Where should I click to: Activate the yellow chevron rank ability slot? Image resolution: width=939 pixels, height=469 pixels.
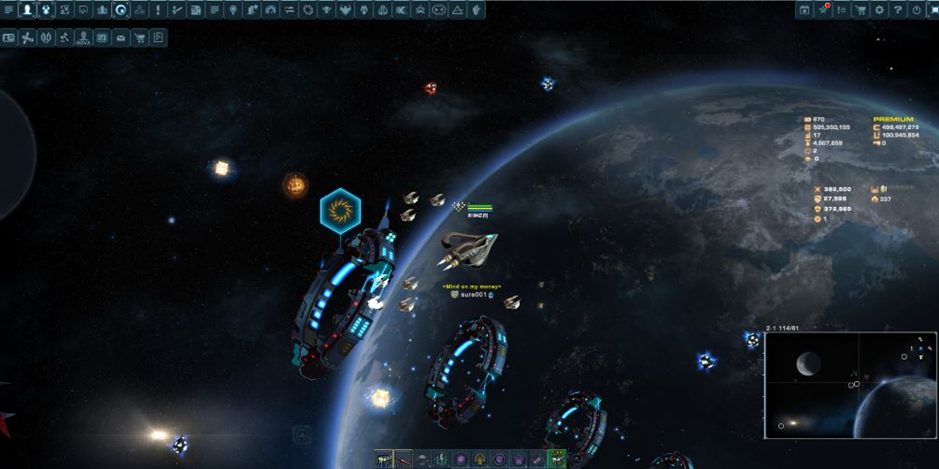[480, 460]
